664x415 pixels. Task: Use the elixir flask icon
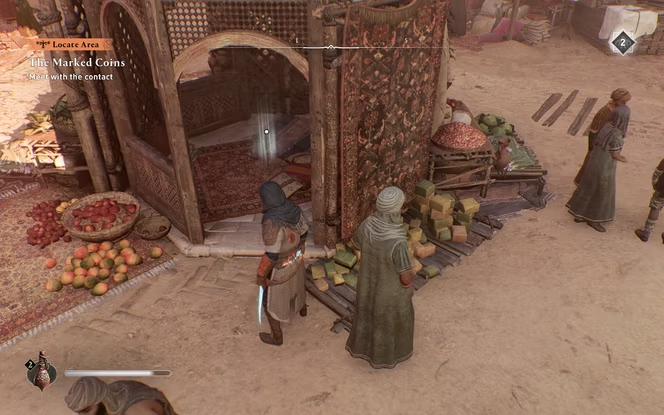pos(41,373)
